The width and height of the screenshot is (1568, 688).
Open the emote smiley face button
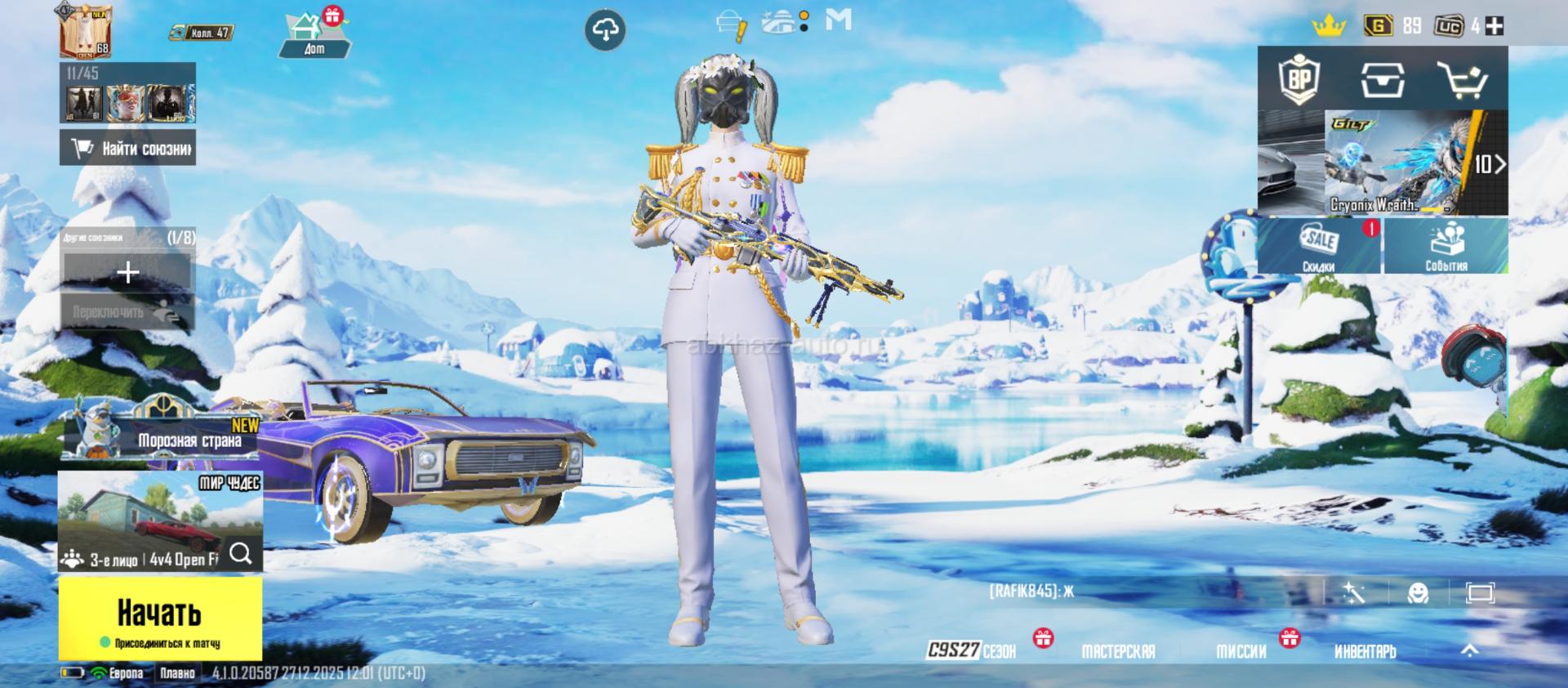pyautogui.click(x=1418, y=592)
